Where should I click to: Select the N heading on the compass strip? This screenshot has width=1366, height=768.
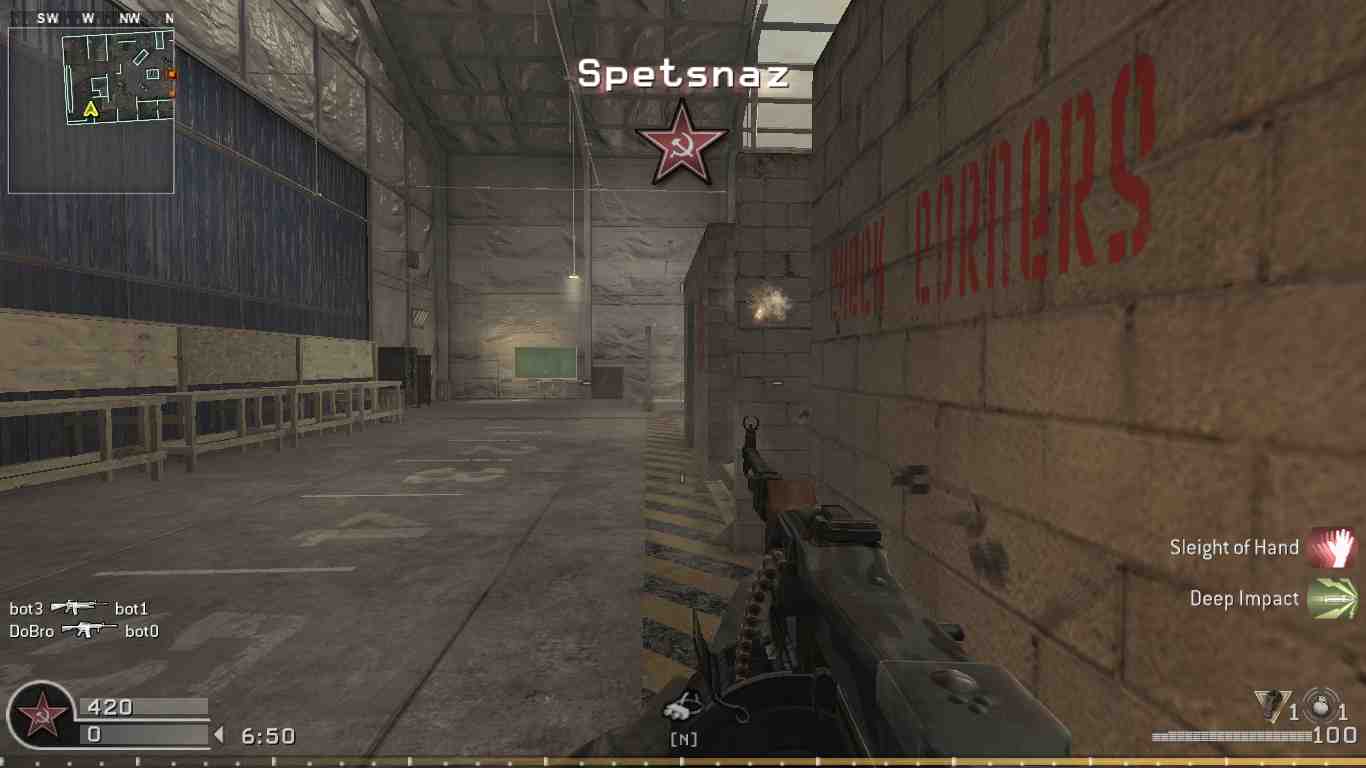coord(170,17)
